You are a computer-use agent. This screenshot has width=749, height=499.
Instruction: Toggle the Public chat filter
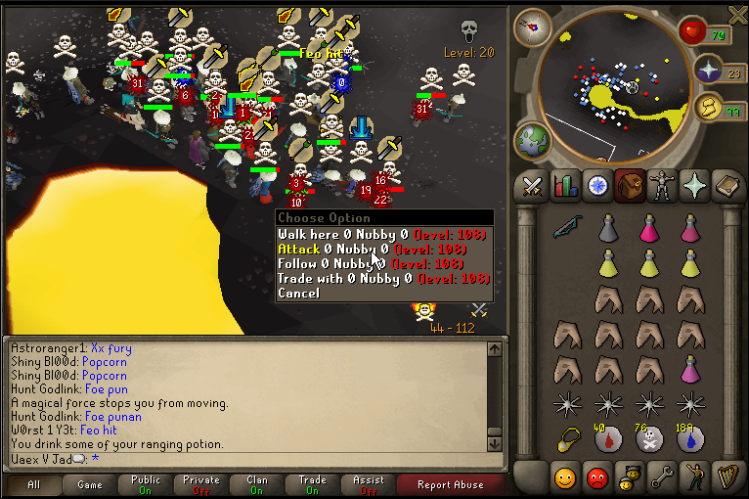(x=146, y=484)
